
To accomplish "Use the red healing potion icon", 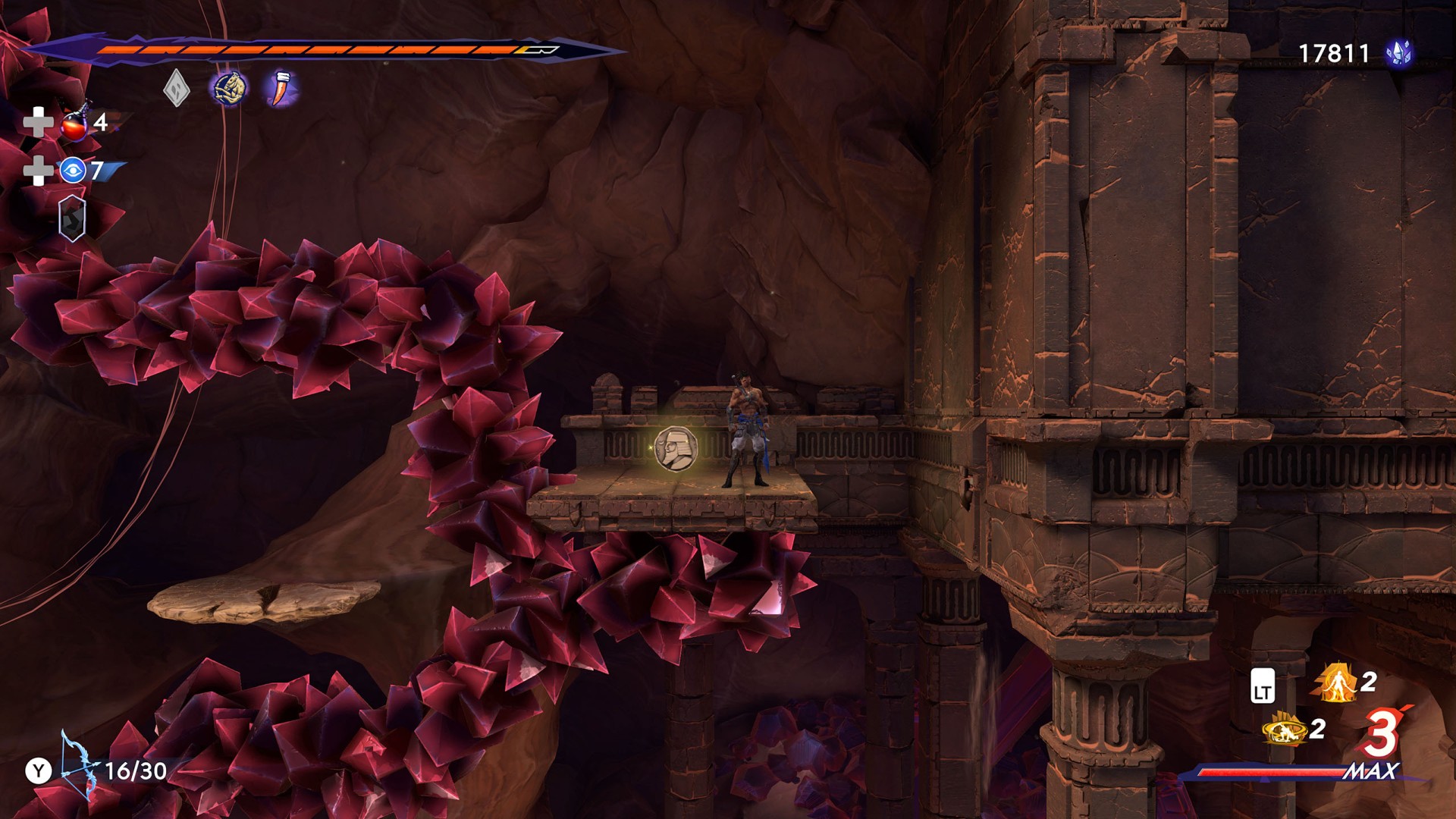I will pos(76,123).
